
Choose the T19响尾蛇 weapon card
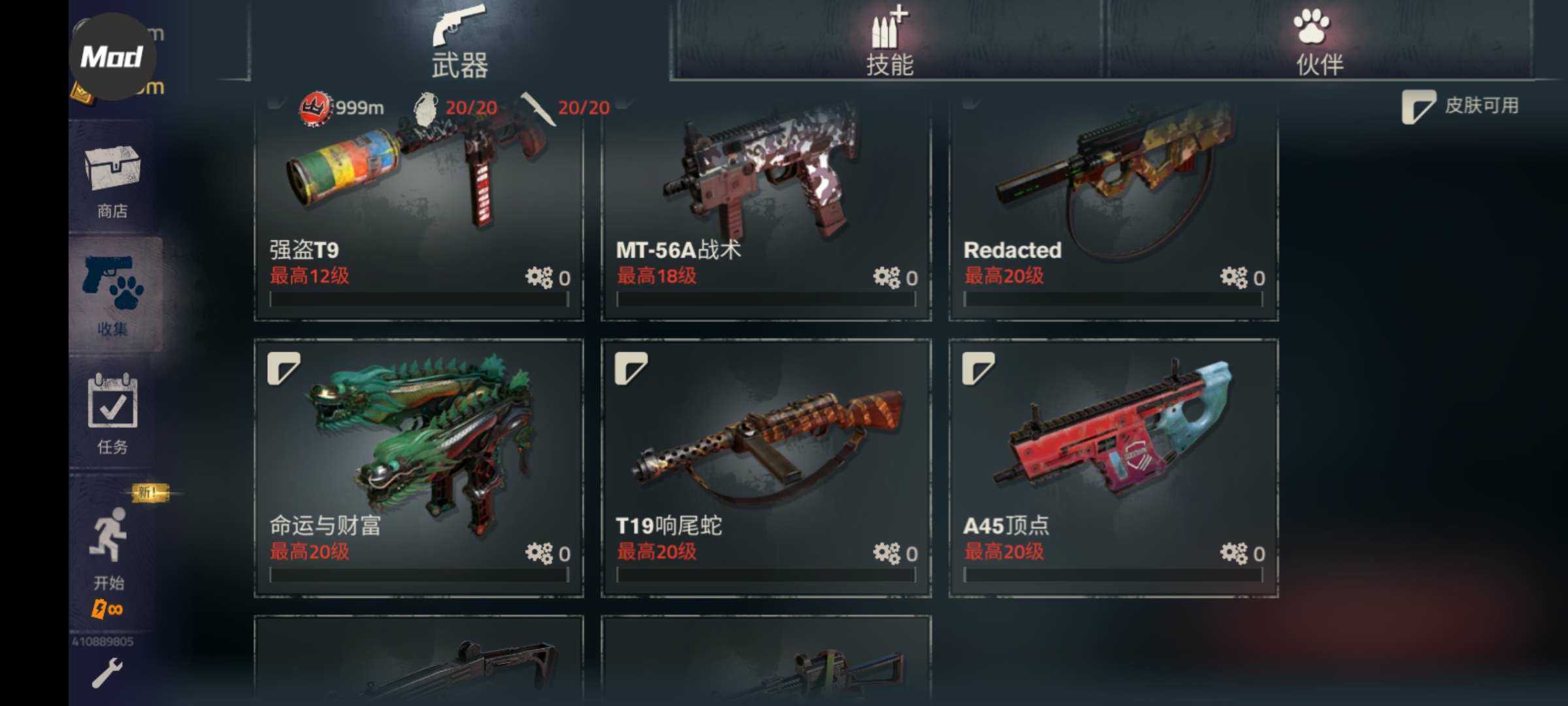[x=766, y=467]
